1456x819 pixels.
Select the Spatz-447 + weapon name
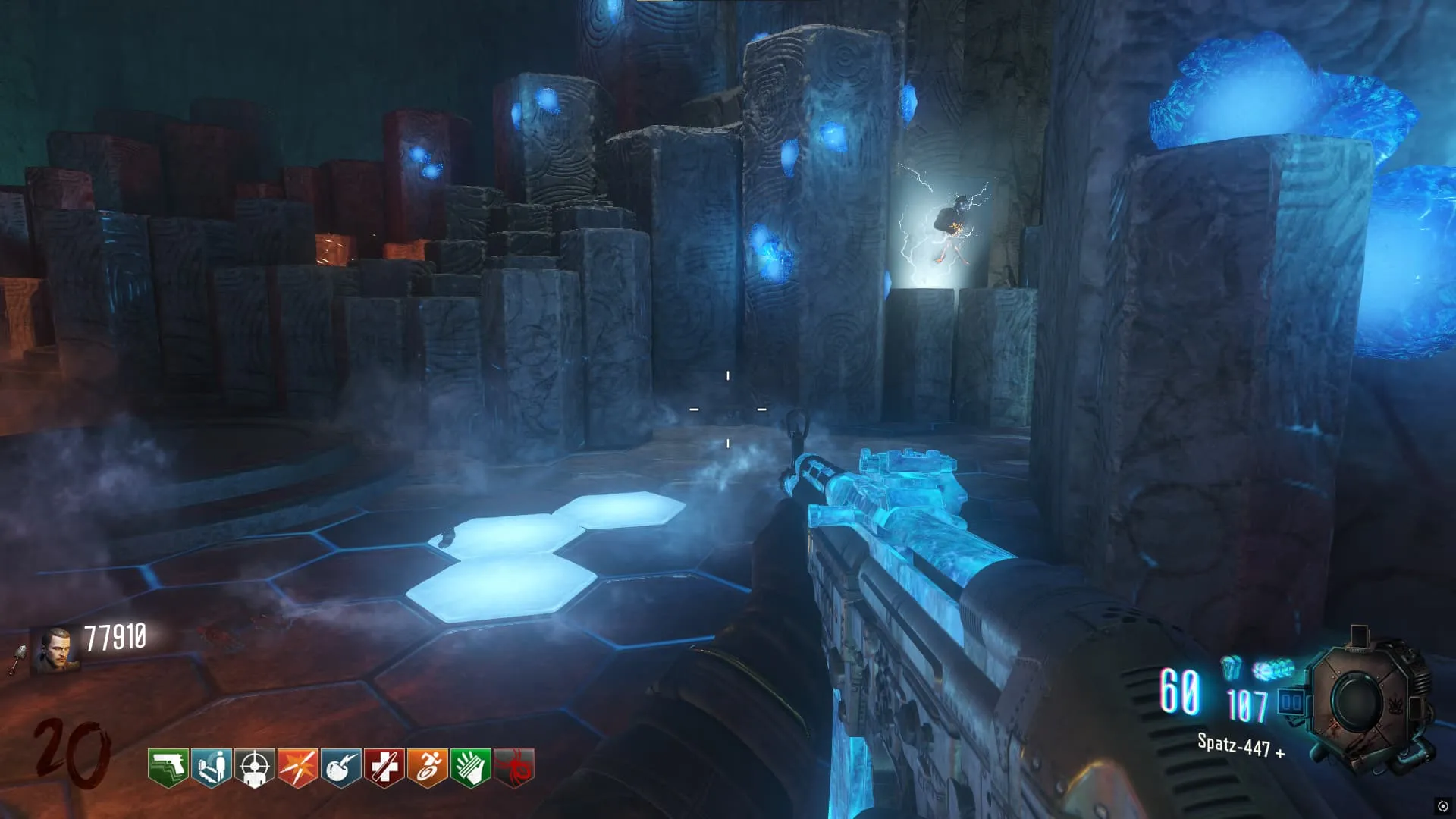(1240, 745)
